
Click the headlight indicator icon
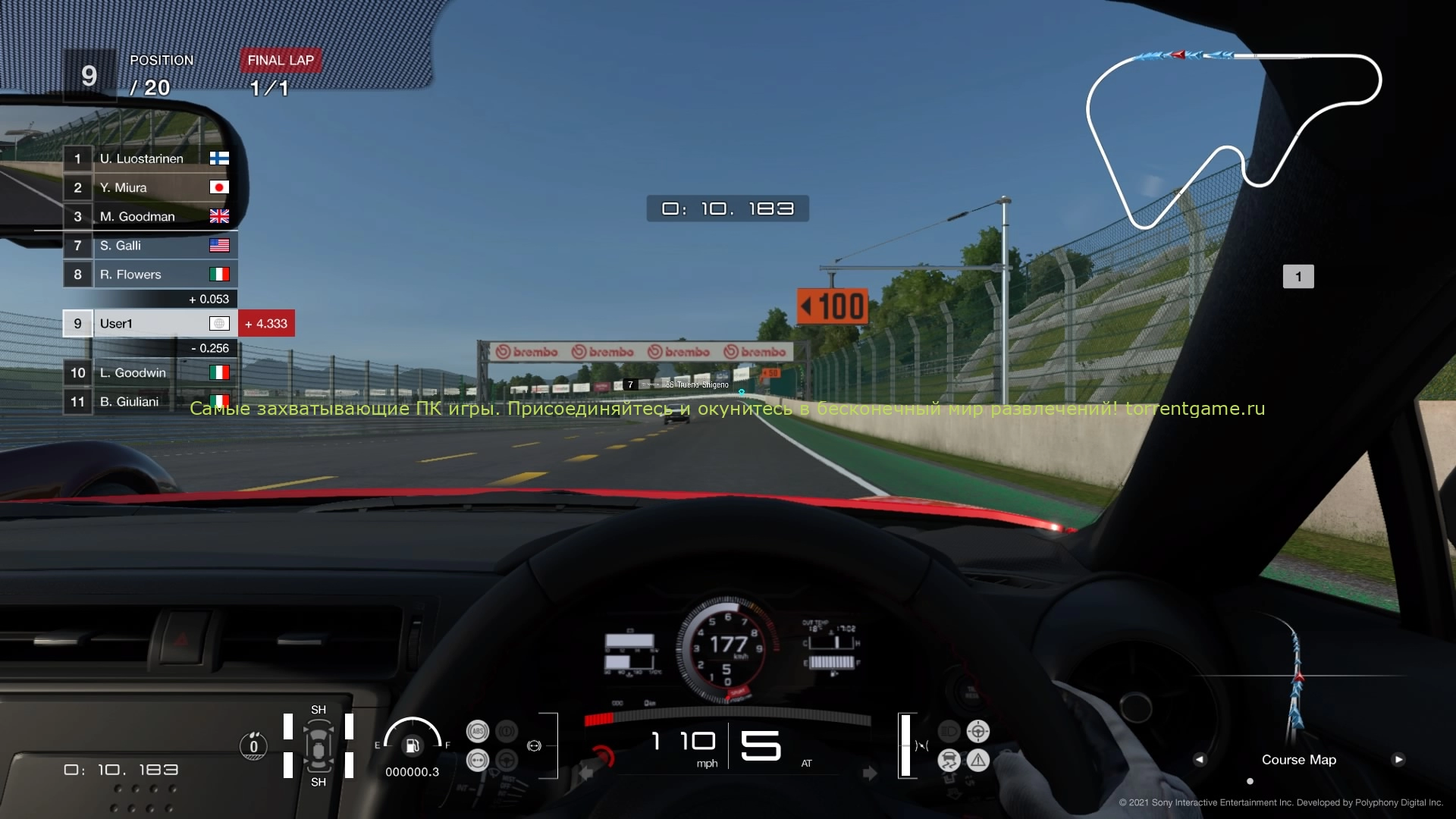click(949, 731)
